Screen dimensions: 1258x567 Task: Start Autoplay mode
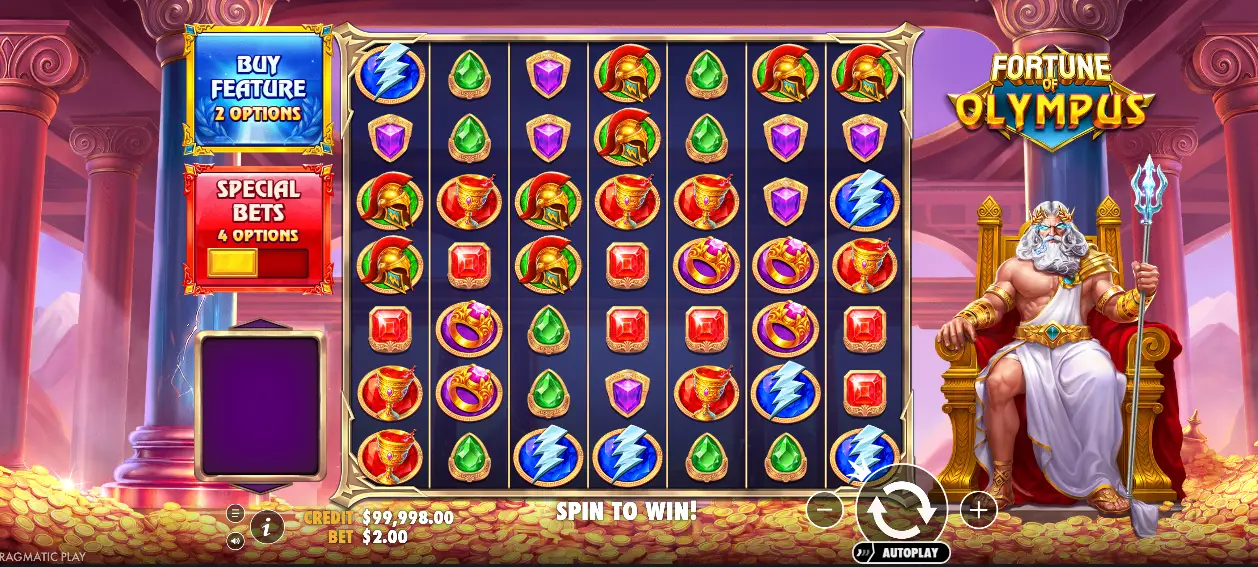pos(901,552)
